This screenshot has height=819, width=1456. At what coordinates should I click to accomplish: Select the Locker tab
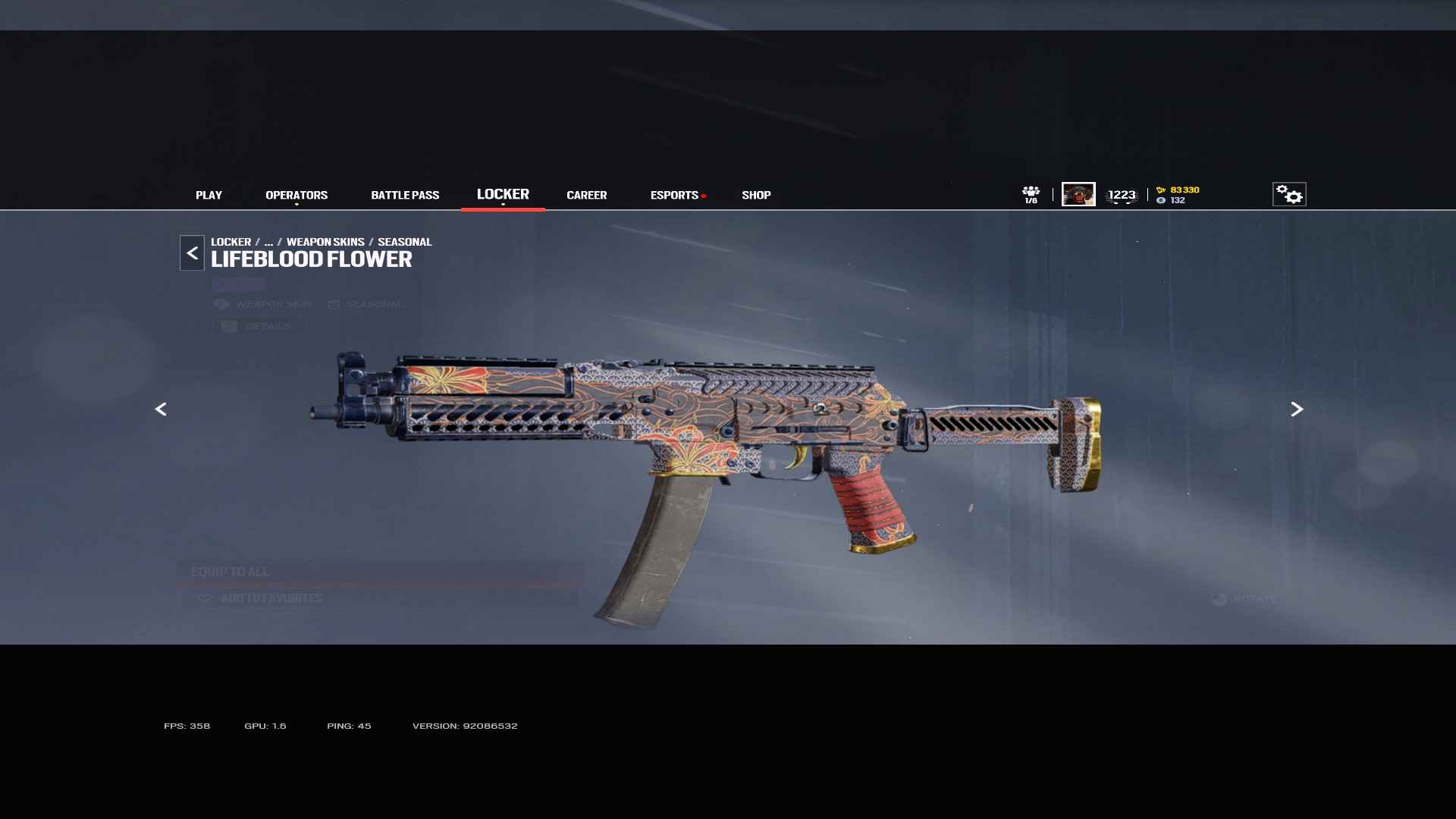(x=503, y=194)
